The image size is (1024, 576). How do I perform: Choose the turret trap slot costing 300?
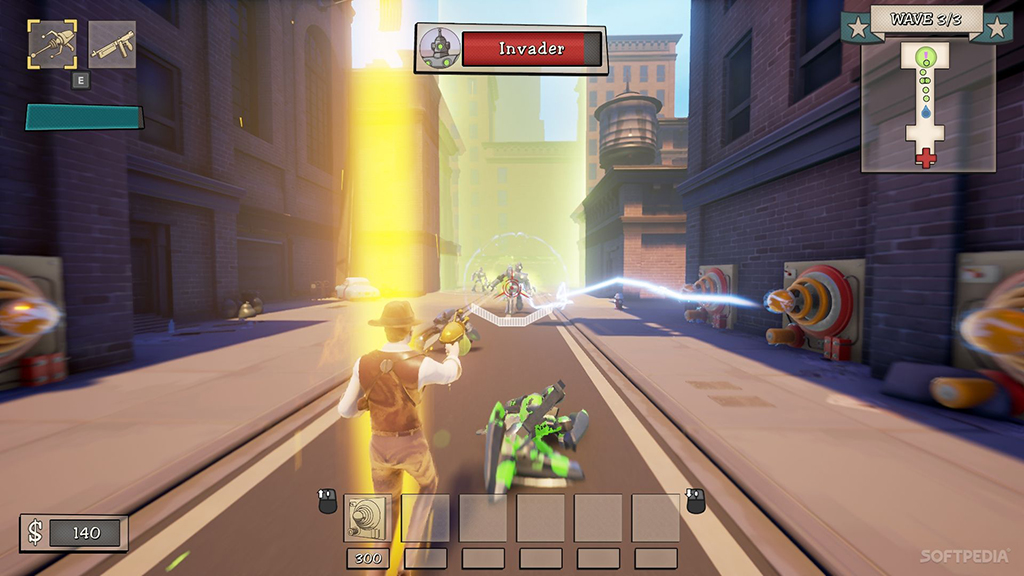[367, 518]
